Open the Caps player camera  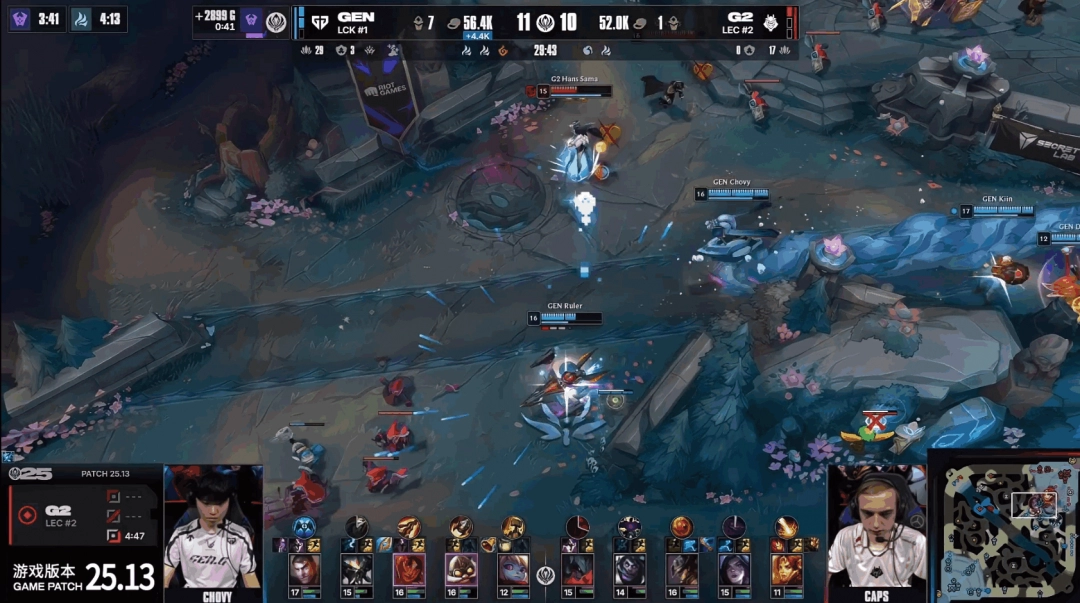coord(877,535)
